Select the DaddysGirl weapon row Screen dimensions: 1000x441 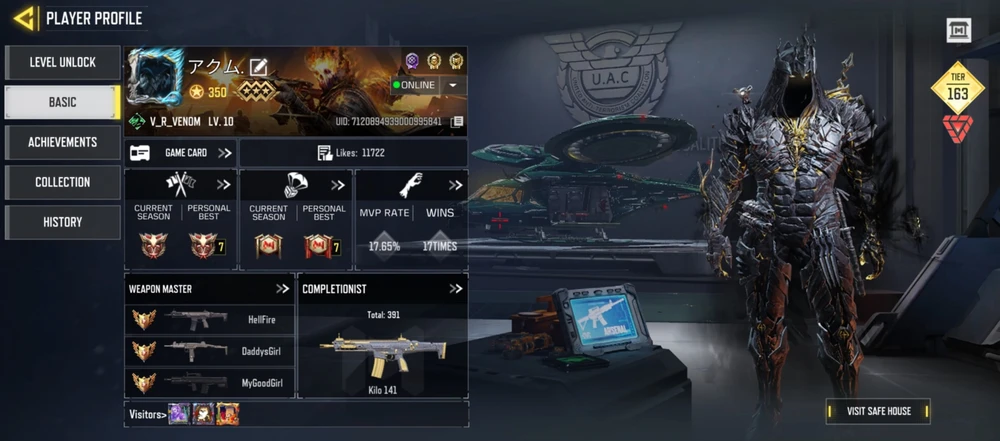[x=210, y=351]
